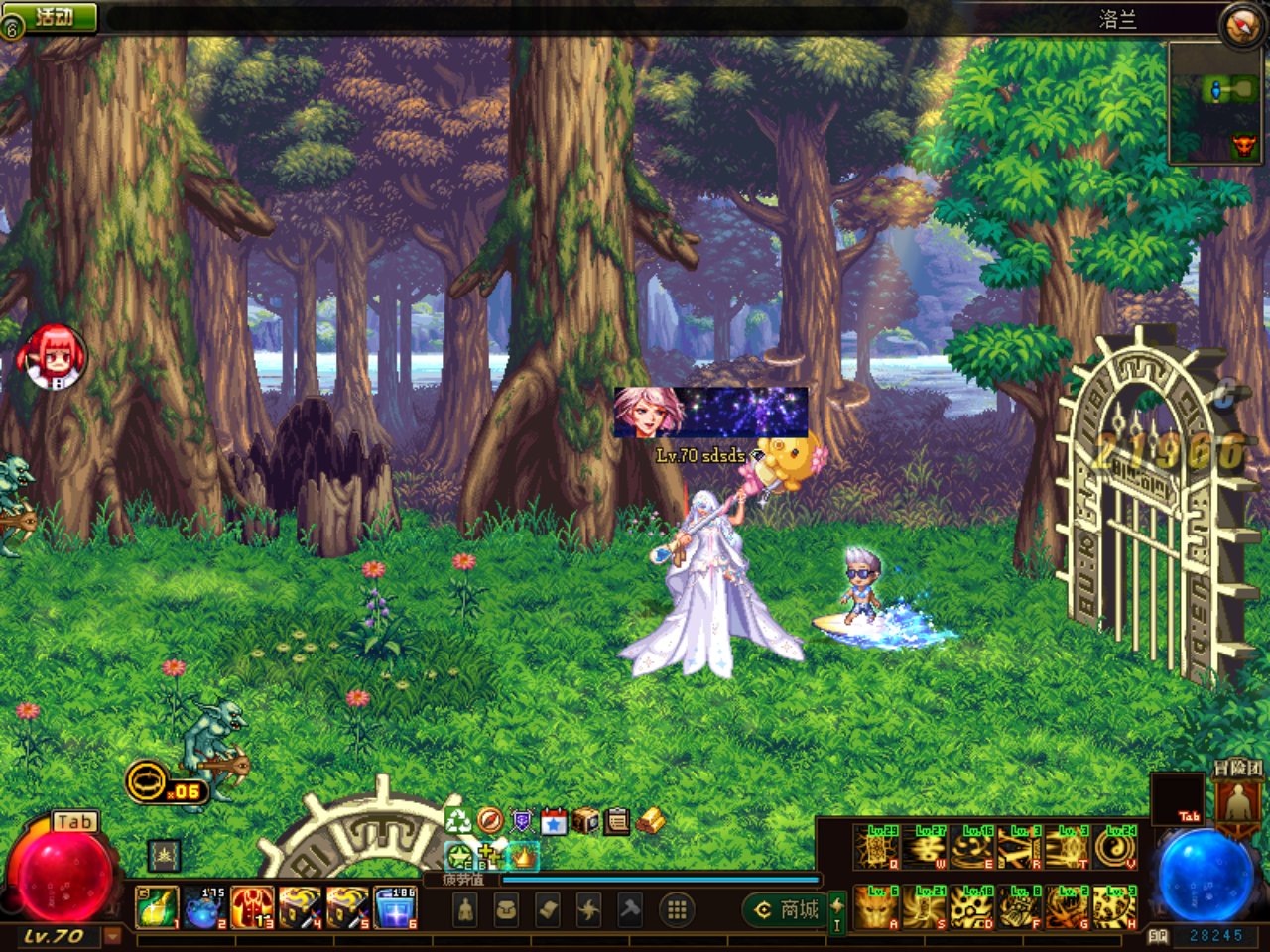
Task: Open the inventory bag icon
Action: pos(507,910)
